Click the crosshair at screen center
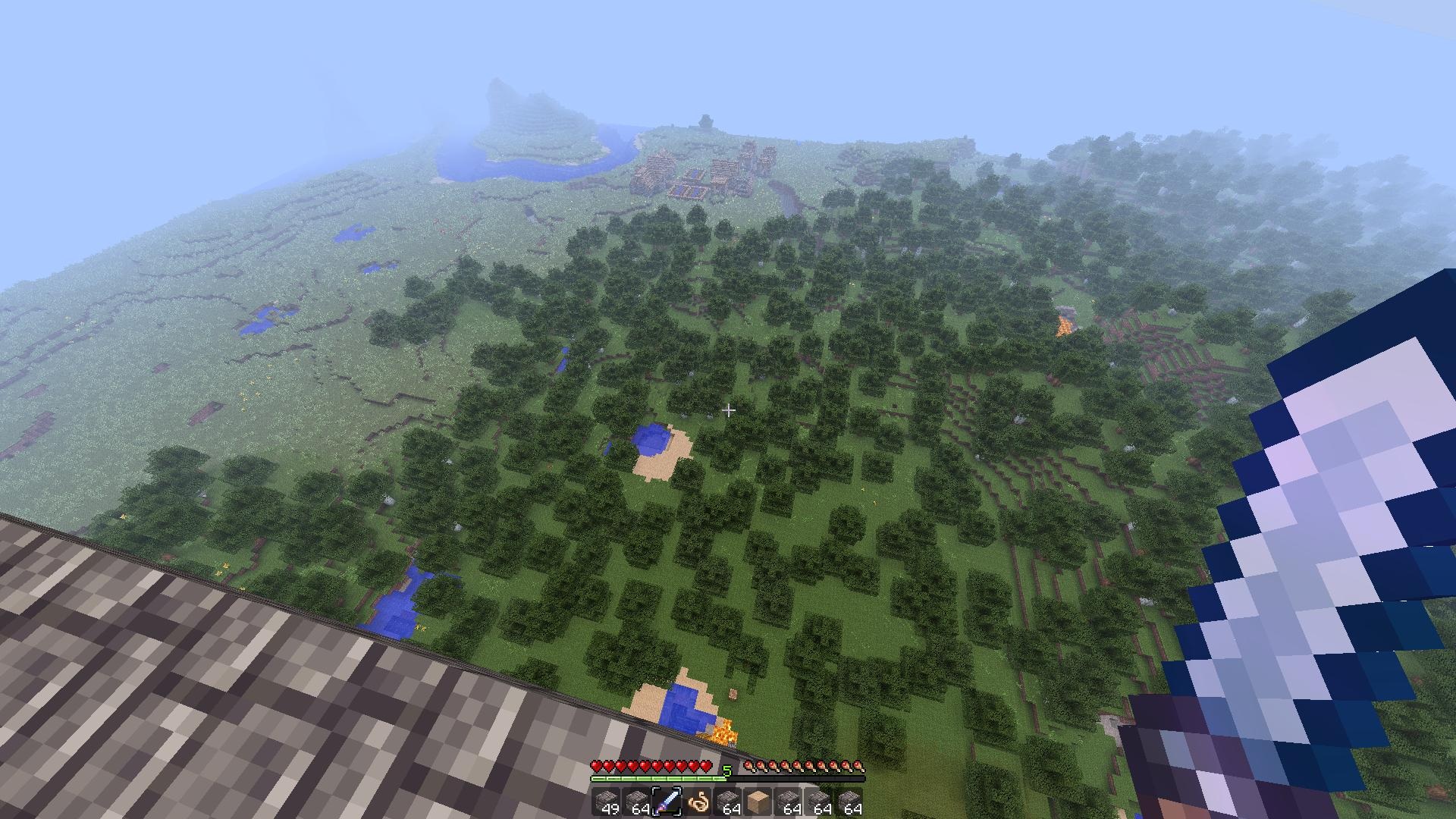Screen dimensions: 1456x819 tap(729, 409)
